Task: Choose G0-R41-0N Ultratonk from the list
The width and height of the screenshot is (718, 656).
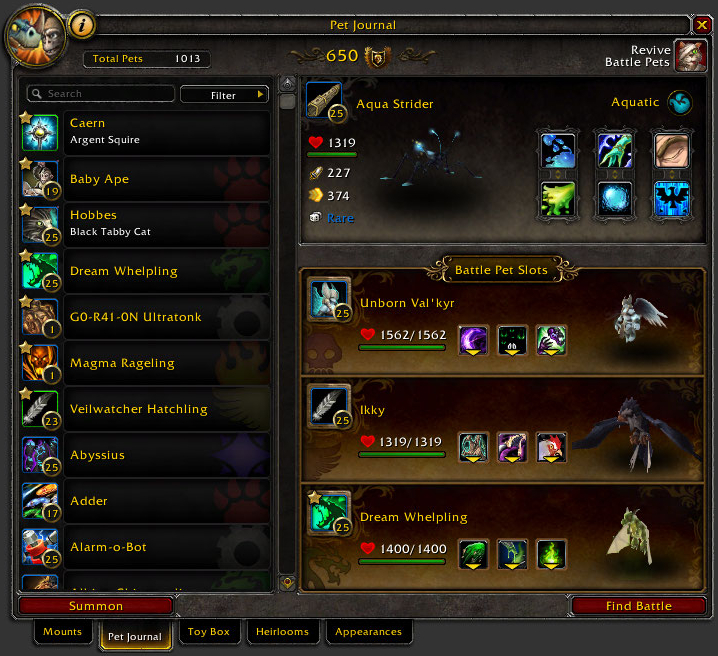Action: pos(145,317)
